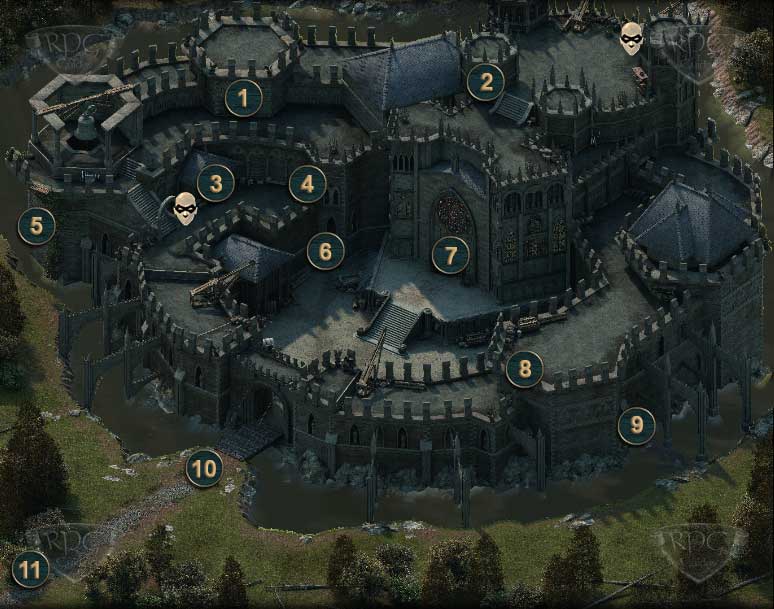This screenshot has height=609, width=774.
Task: Open map marker number 4
Action: tap(308, 183)
